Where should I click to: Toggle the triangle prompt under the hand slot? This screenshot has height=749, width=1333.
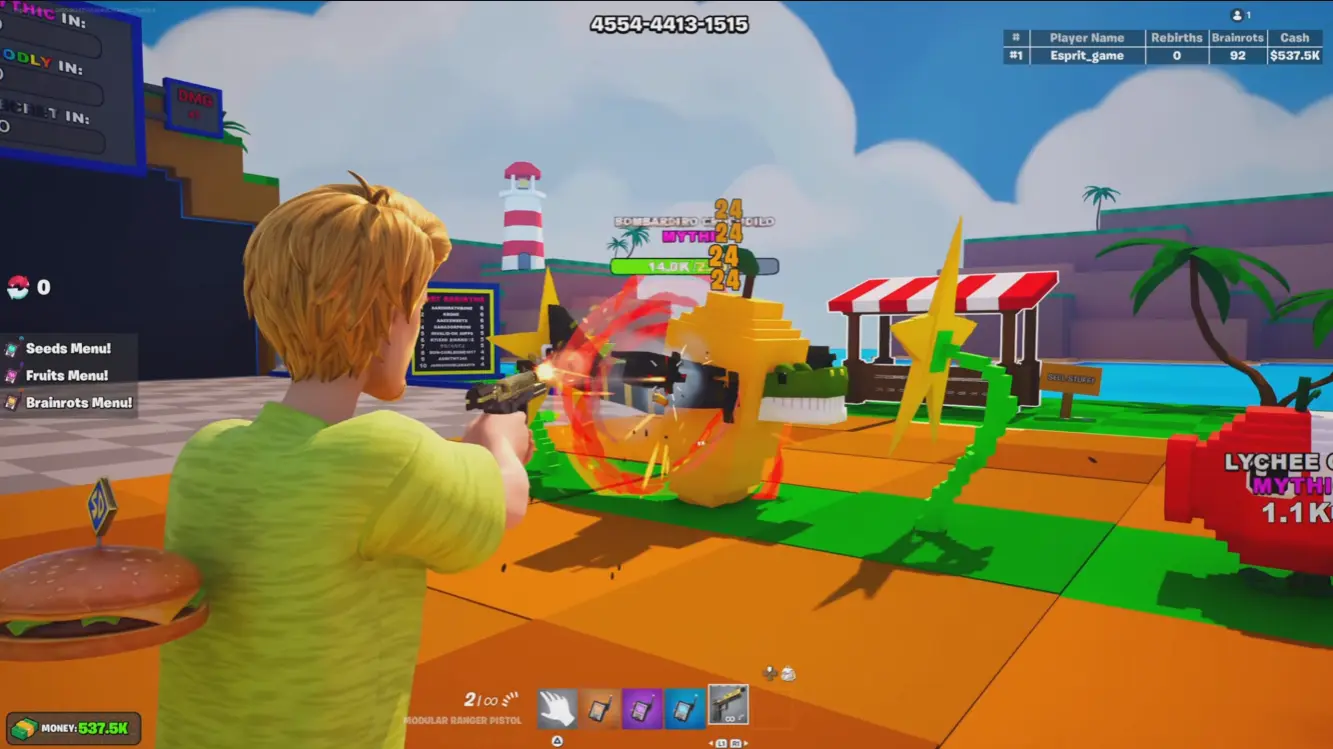[557, 740]
